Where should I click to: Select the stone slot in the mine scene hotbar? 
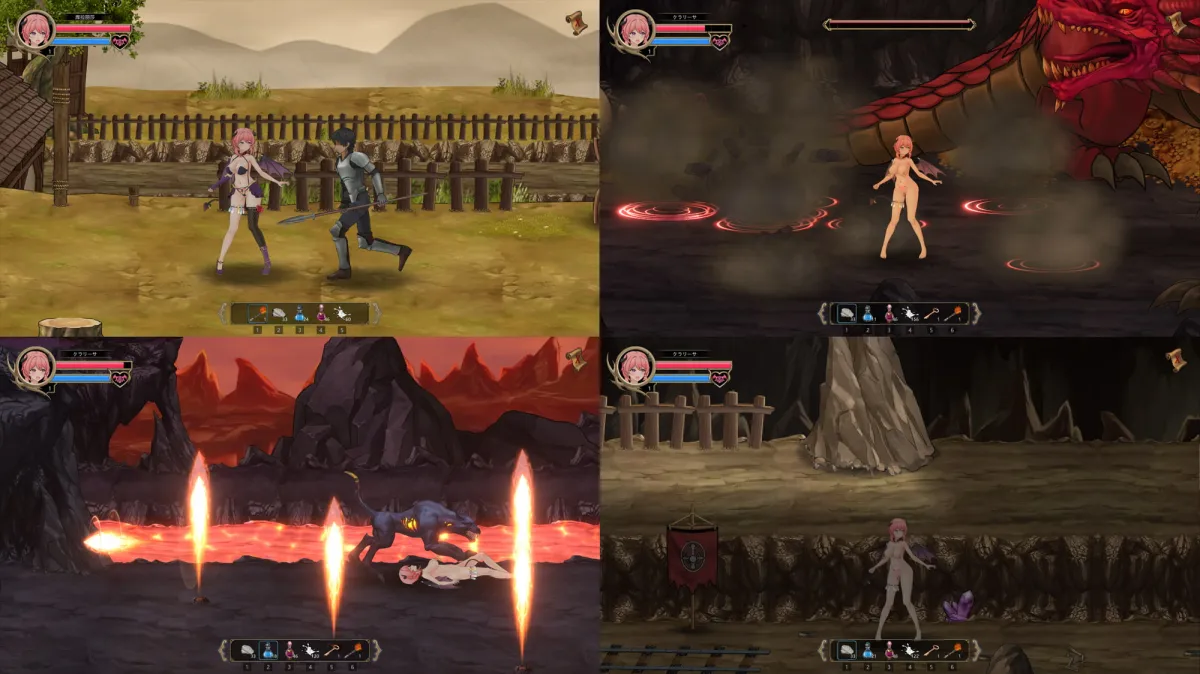(x=846, y=650)
